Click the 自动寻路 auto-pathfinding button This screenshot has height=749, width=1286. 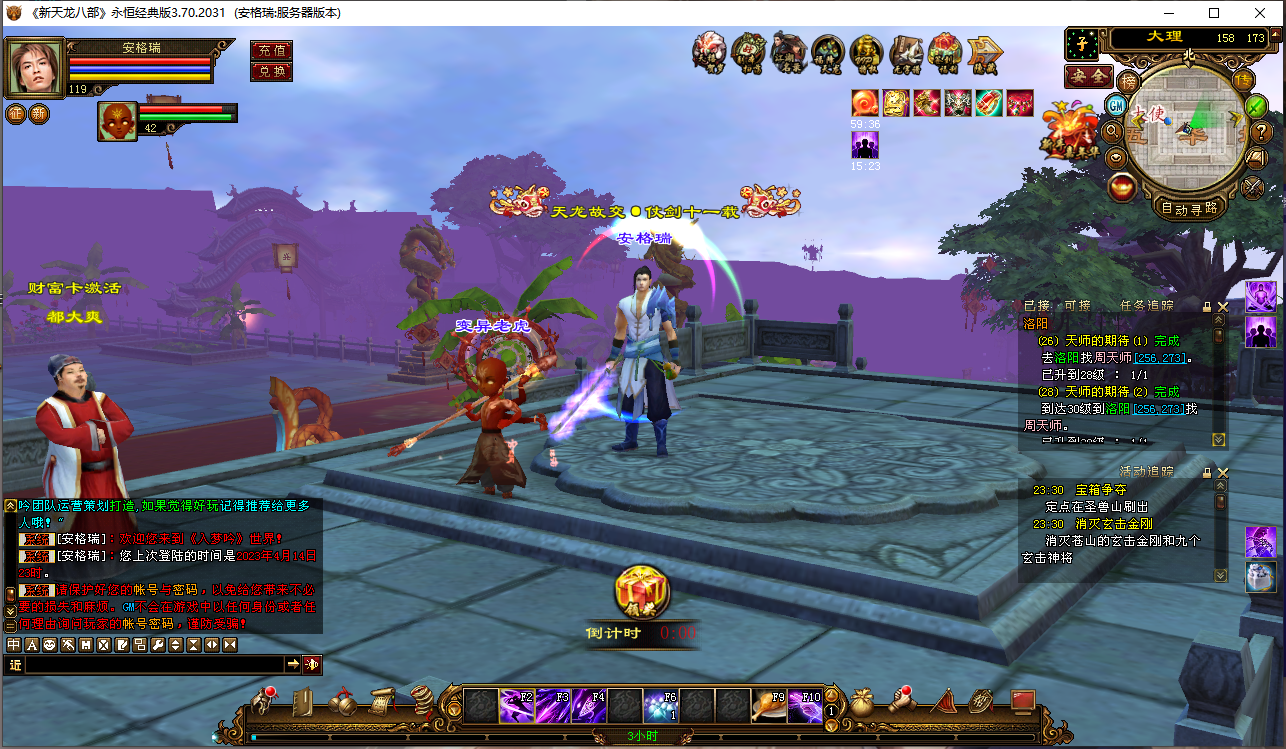1189,209
